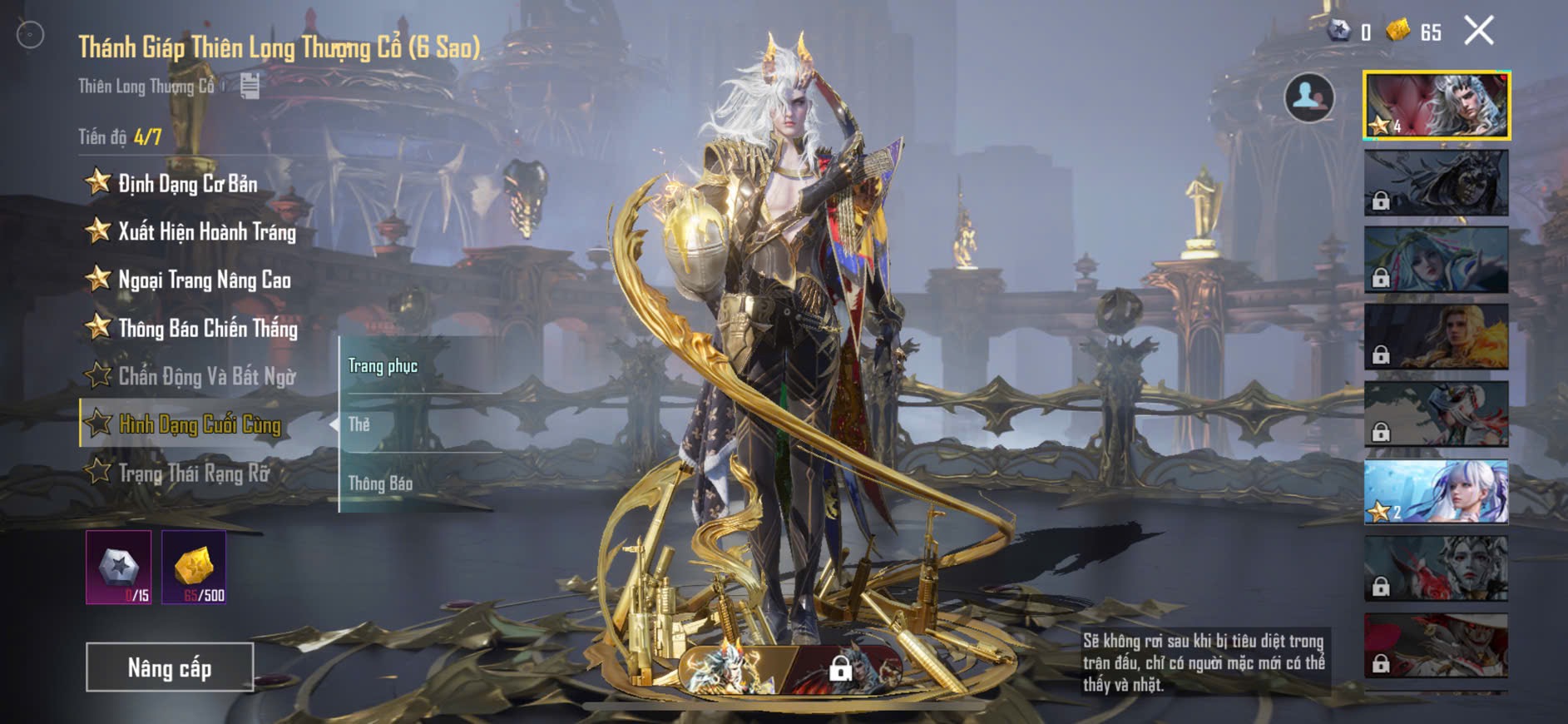Choose the Xuất Hiện Hoành Tráng stage
The width and height of the screenshot is (1568, 724).
206,231
